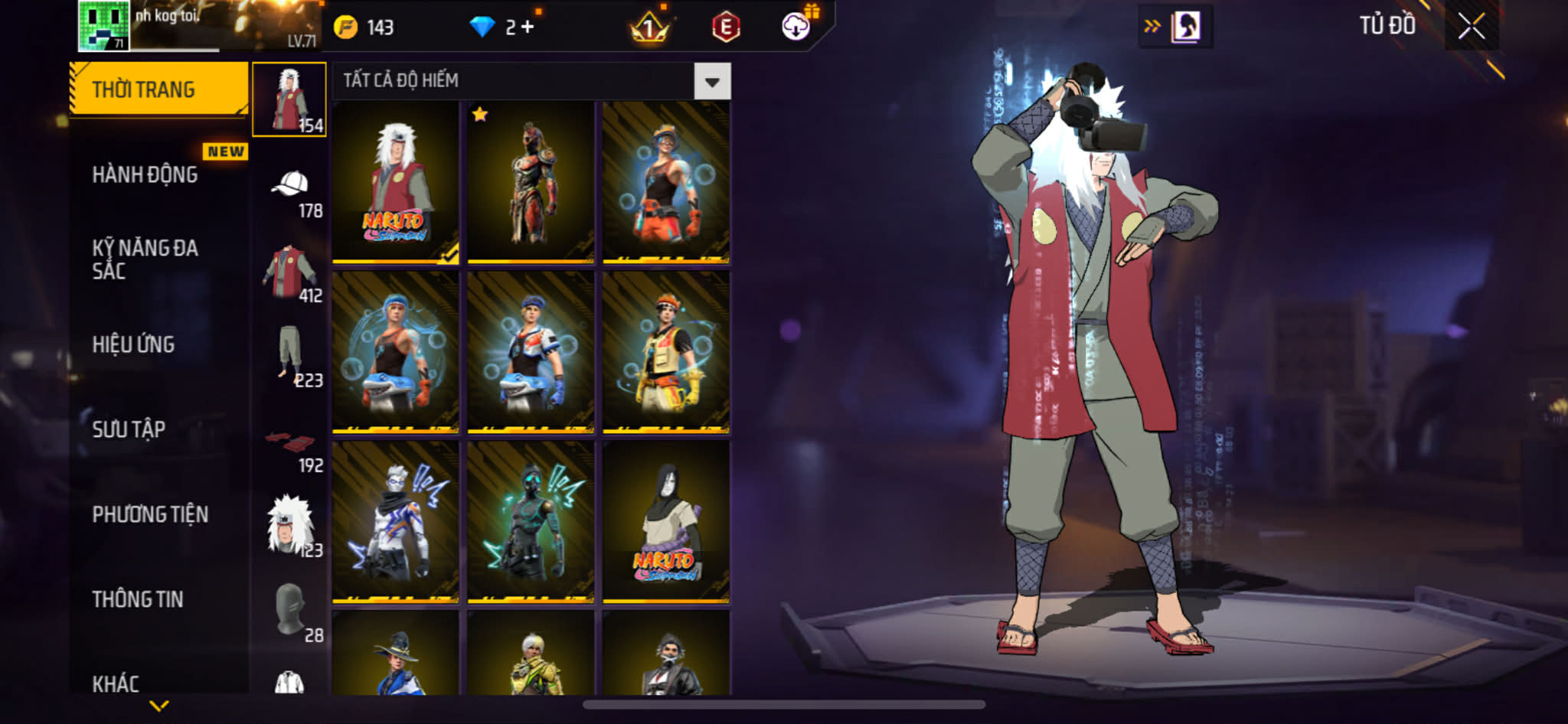Select the Jiraiya Naruto outfit bundle

[x=396, y=184]
